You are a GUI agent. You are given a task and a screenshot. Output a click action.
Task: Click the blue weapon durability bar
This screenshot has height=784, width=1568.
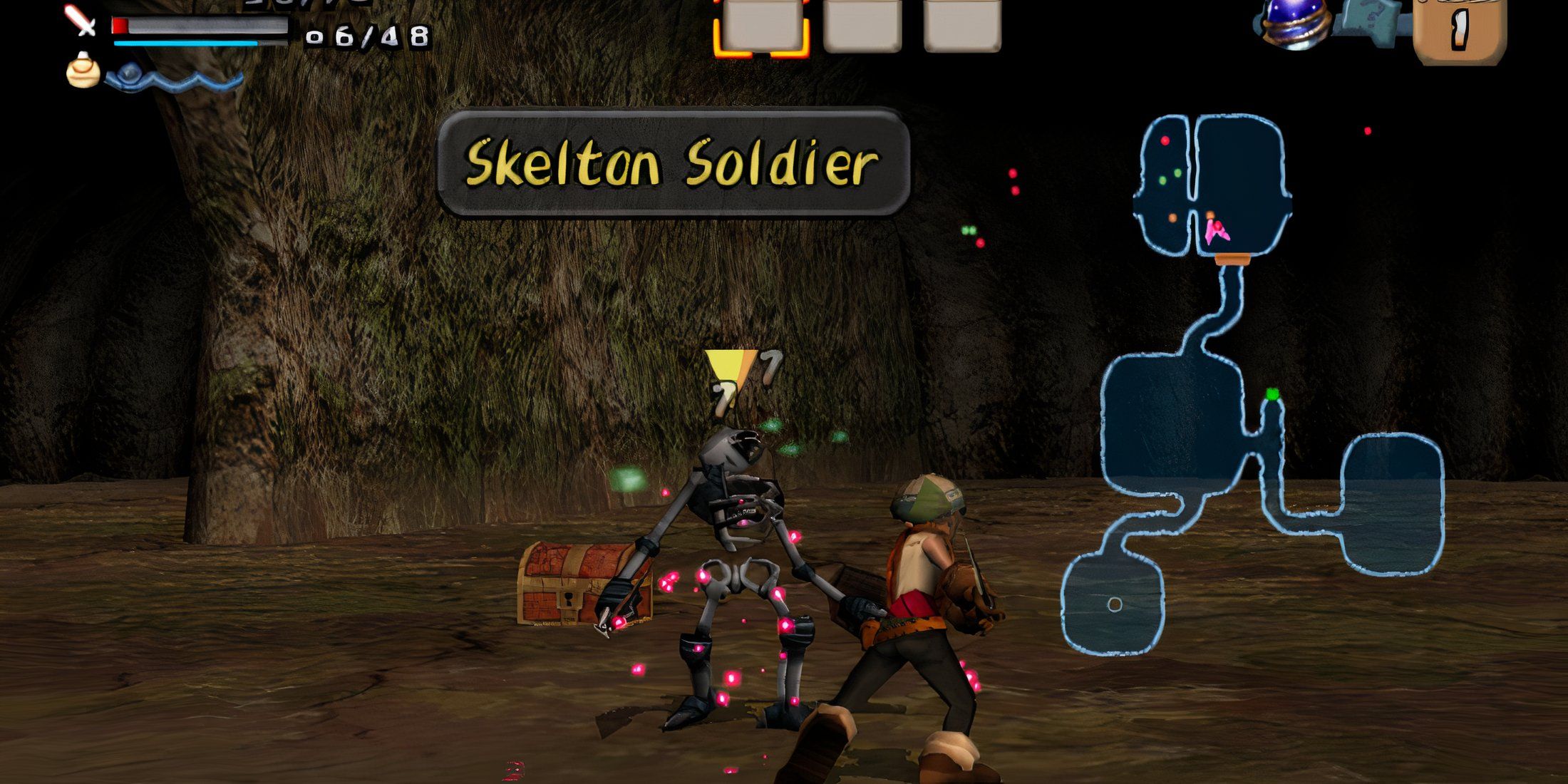[187, 43]
